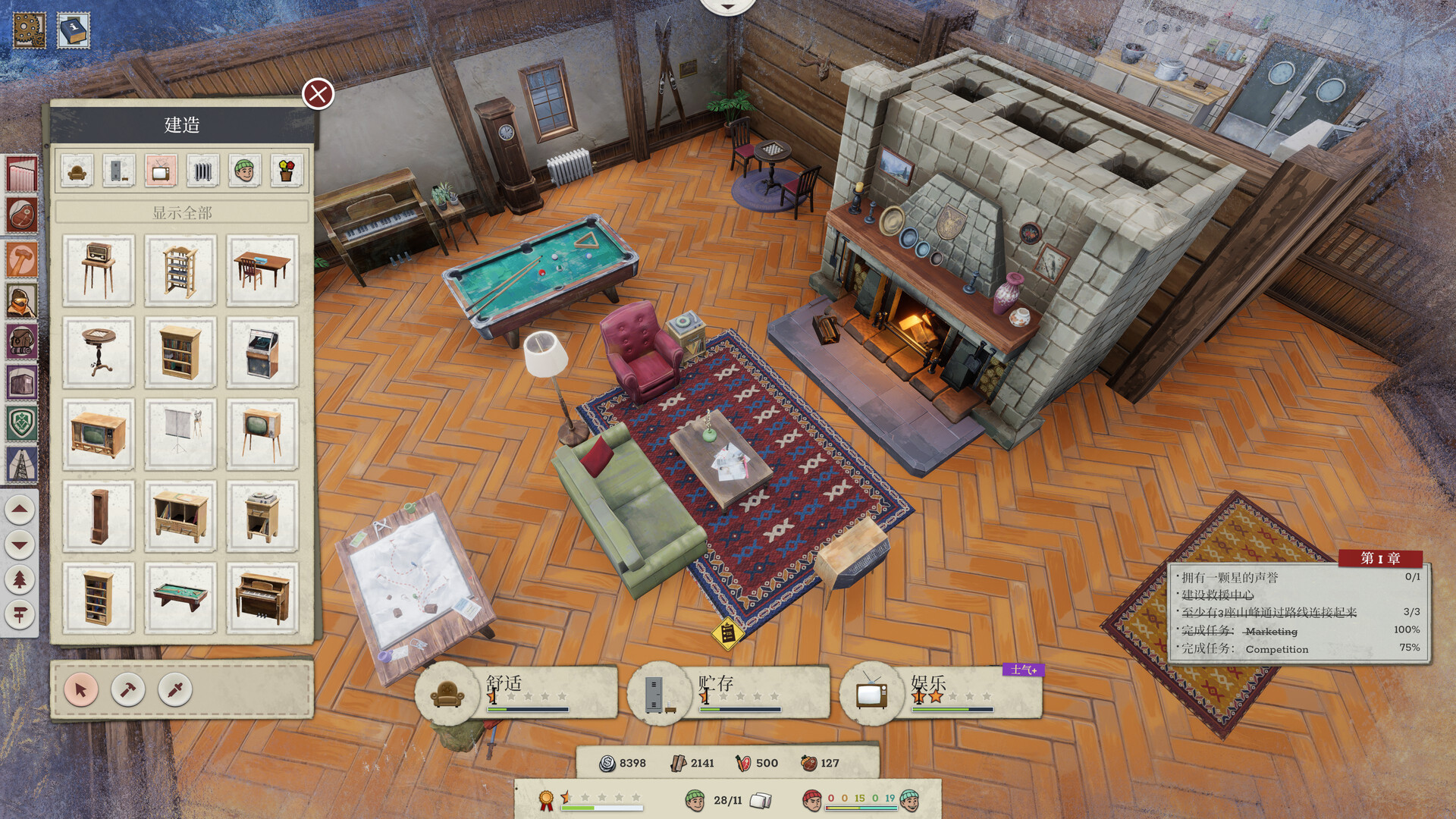Screen dimensions: 1456x819
Task: Open the backpack equipment stamp in left sidebar
Action: point(20,340)
